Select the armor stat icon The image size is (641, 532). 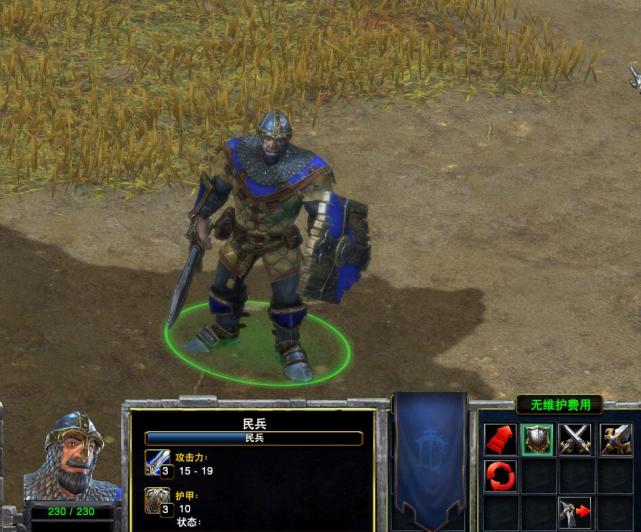tap(157, 501)
